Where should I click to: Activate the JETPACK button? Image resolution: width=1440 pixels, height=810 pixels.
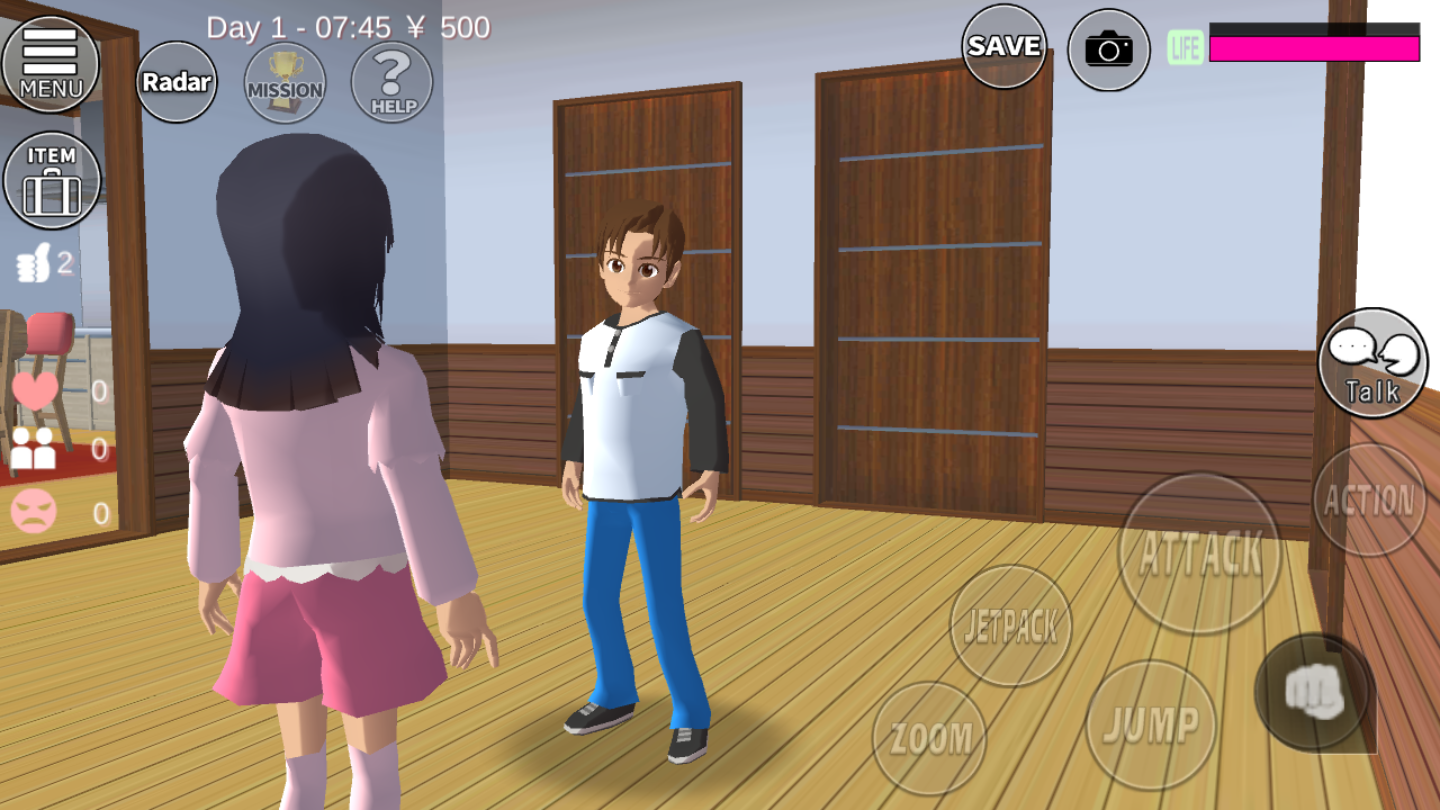click(1010, 626)
